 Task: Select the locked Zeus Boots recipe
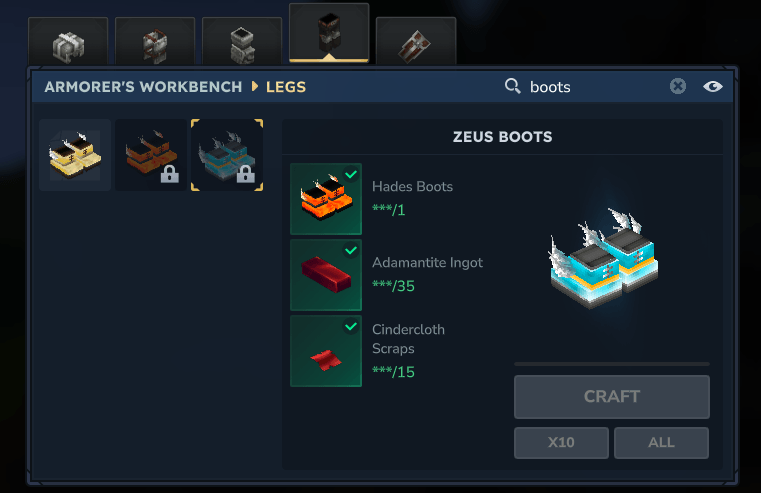coord(227,155)
